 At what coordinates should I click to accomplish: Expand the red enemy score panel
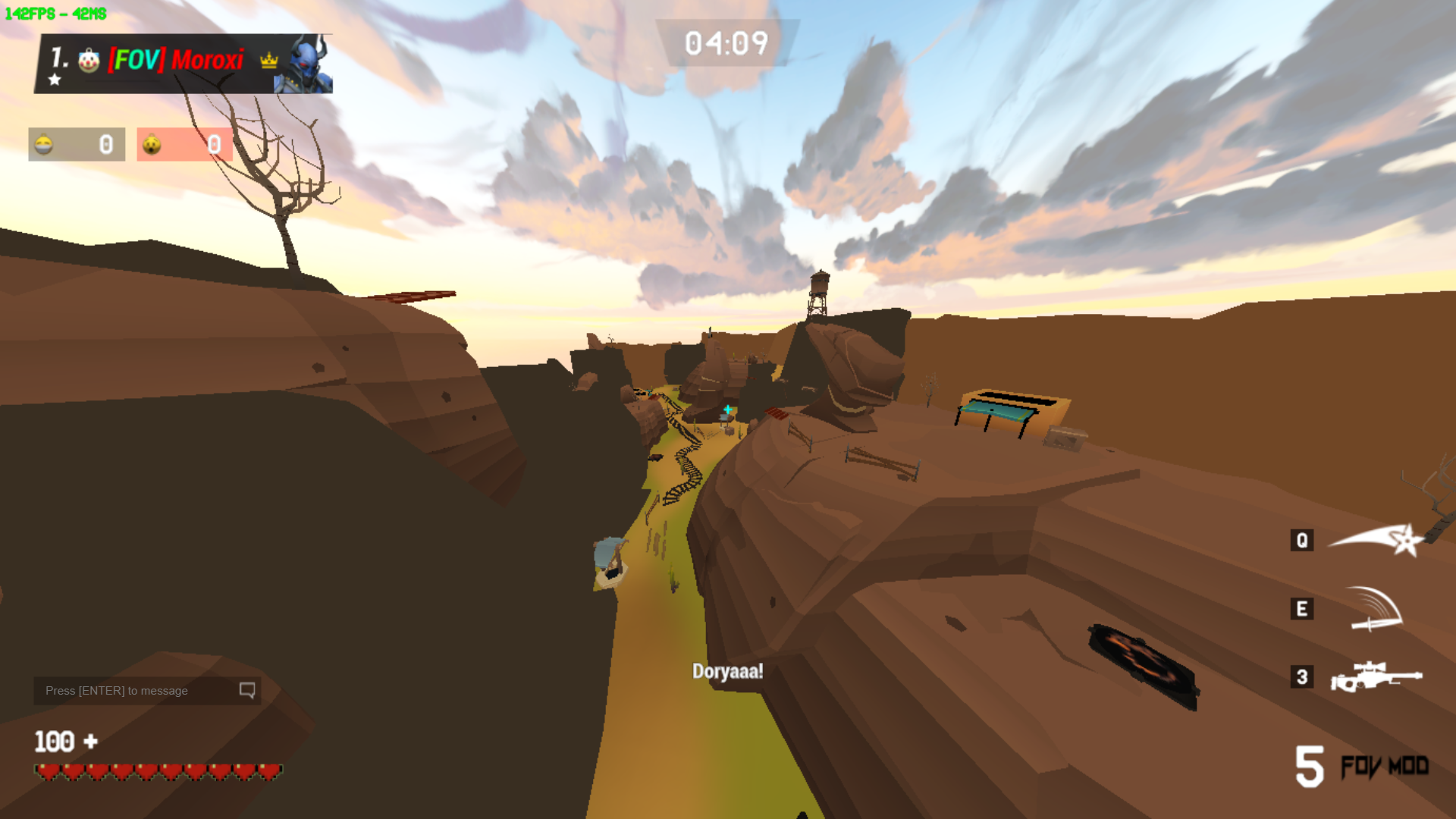click(184, 144)
